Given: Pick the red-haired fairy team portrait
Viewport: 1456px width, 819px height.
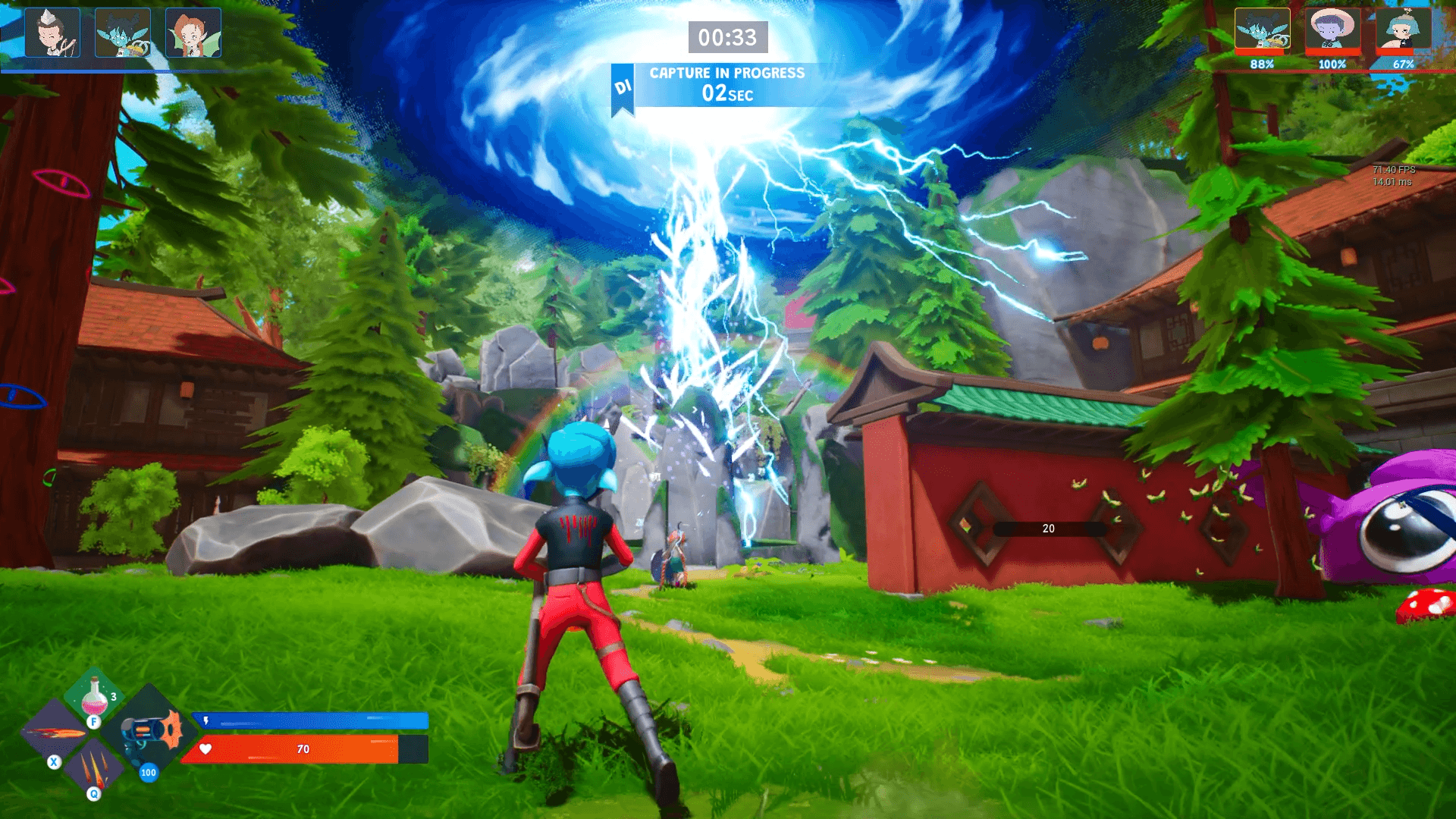Looking at the screenshot, I should (x=193, y=33).
